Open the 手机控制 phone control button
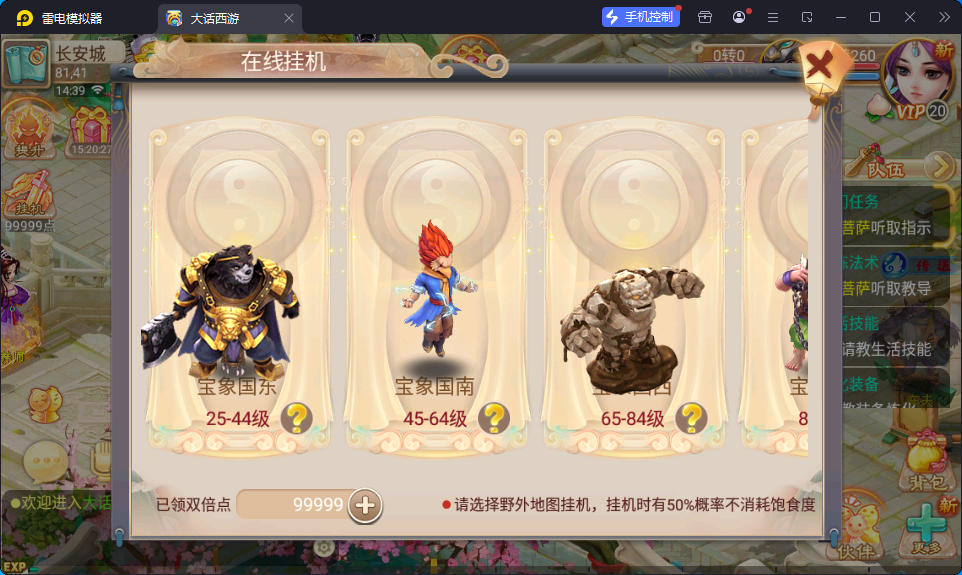962x575 pixels. point(640,17)
